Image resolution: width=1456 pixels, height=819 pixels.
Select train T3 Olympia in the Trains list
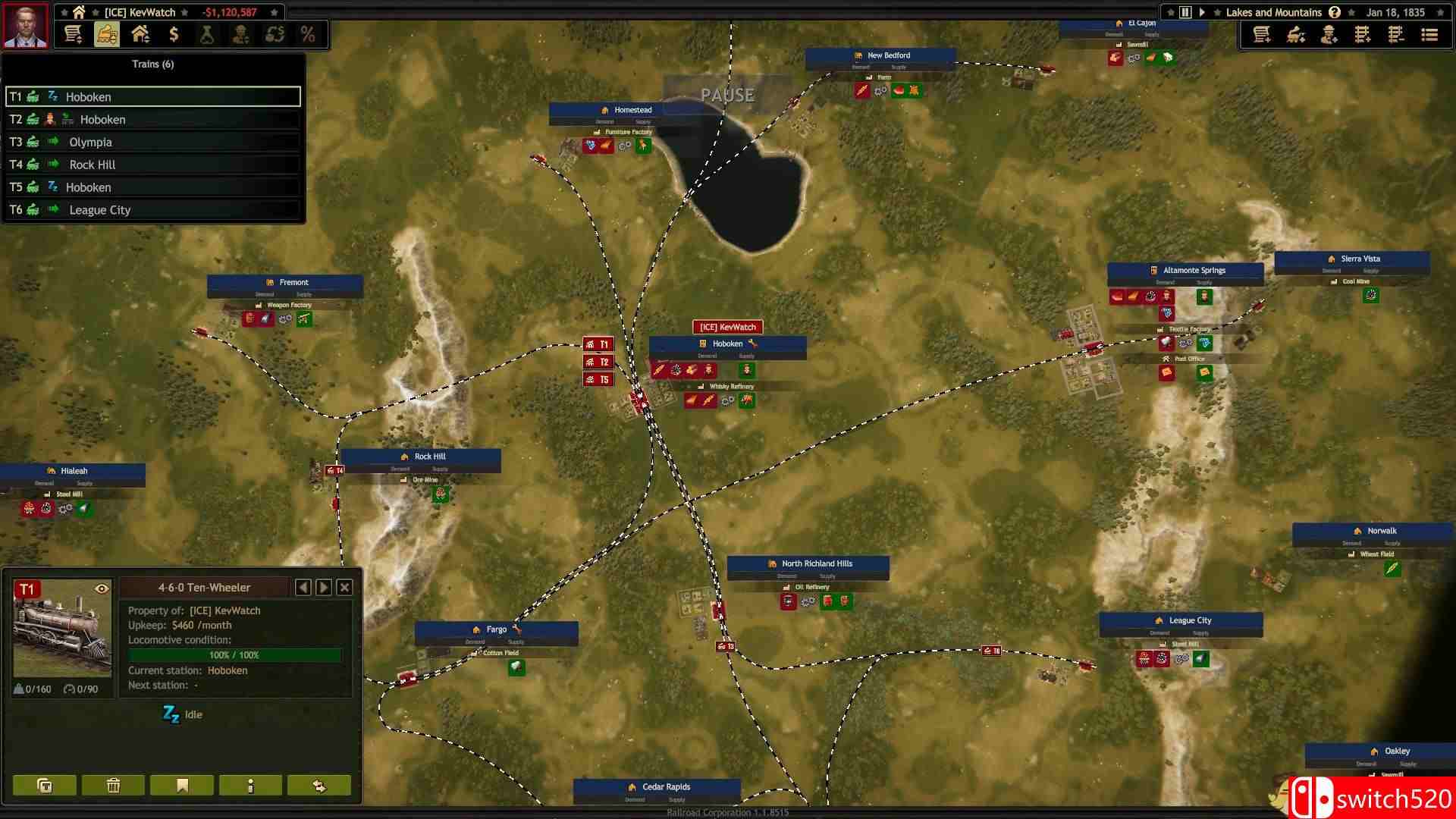[x=152, y=142]
